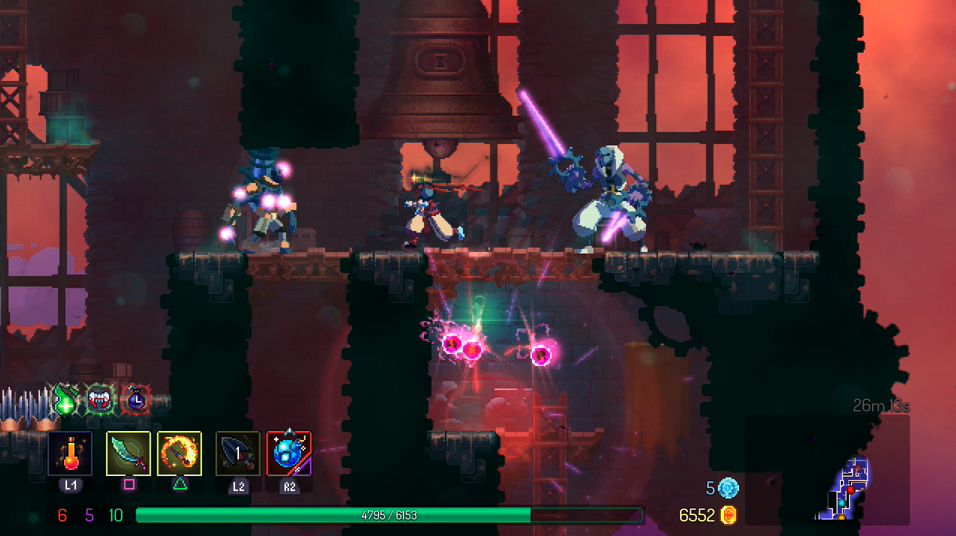Open the minimap

pyautogui.click(x=842, y=487)
